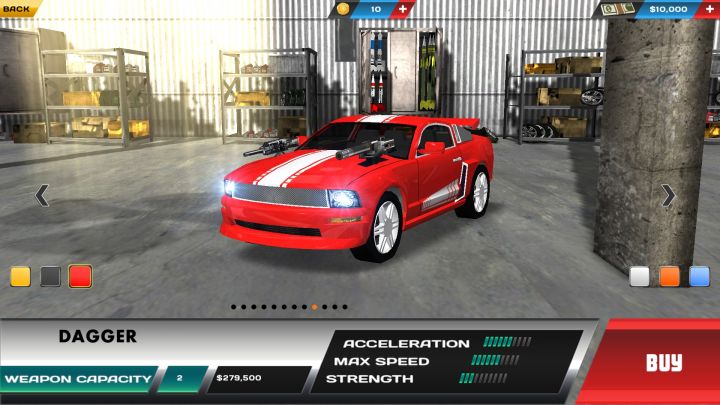Buy the Dagger car
This screenshot has height=405, width=720.
coord(663,363)
